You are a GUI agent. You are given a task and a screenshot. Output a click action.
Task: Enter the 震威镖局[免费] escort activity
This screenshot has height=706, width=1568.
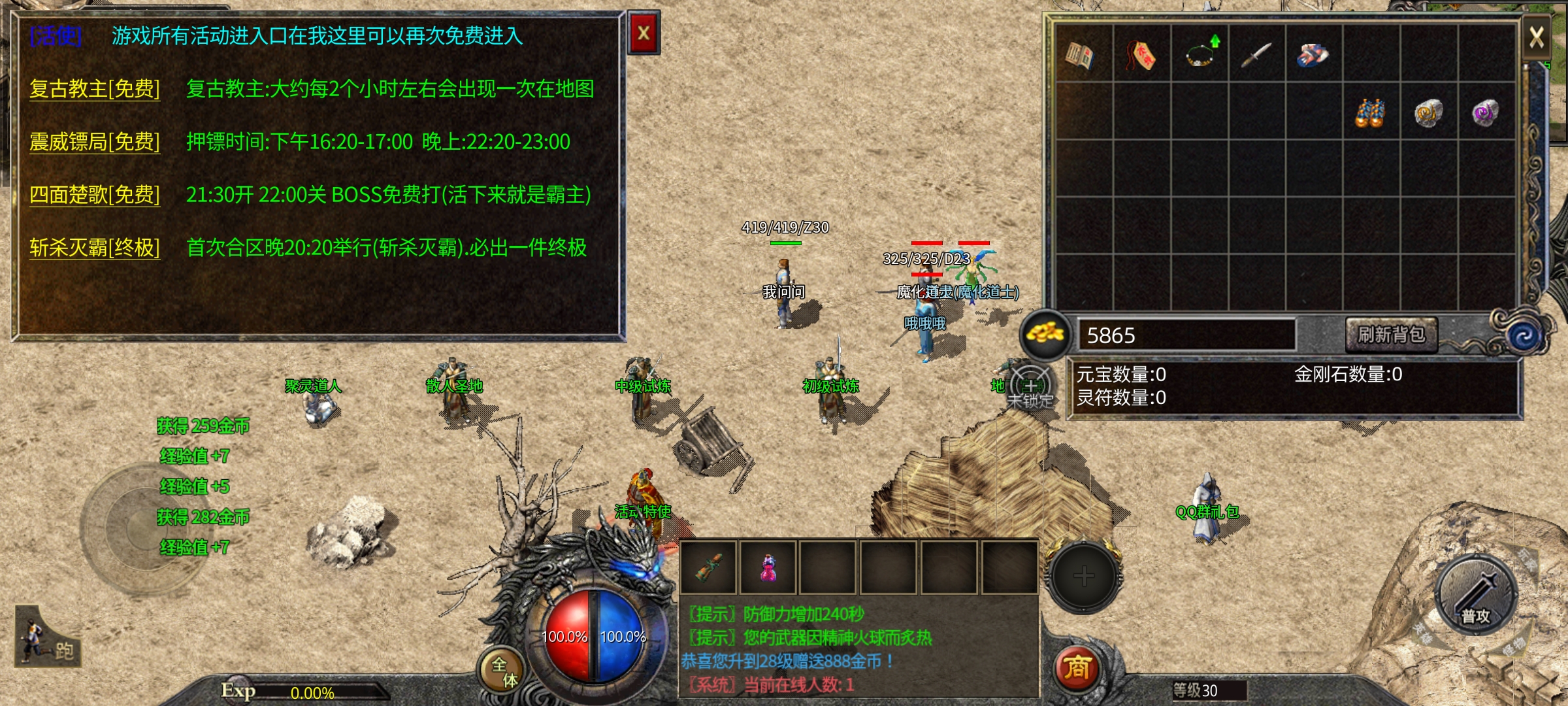[x=95, y=142]
